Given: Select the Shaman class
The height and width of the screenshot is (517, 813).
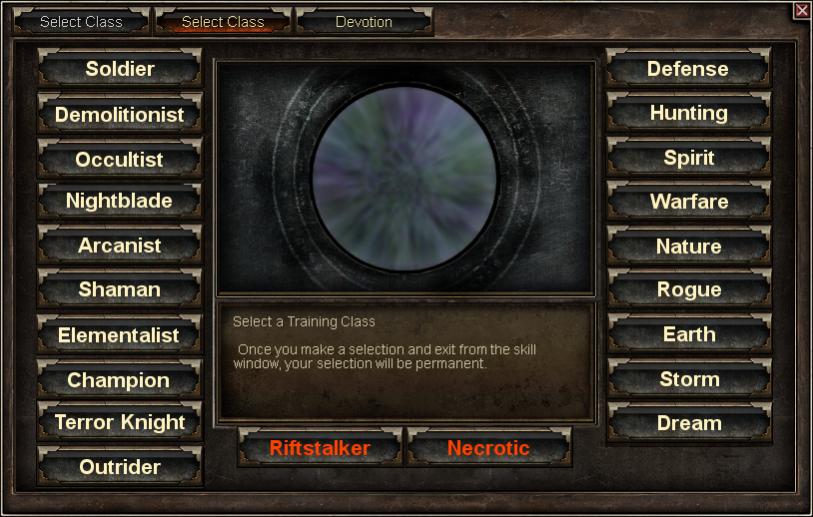Looking at the screenshot, I should (120, 290).
